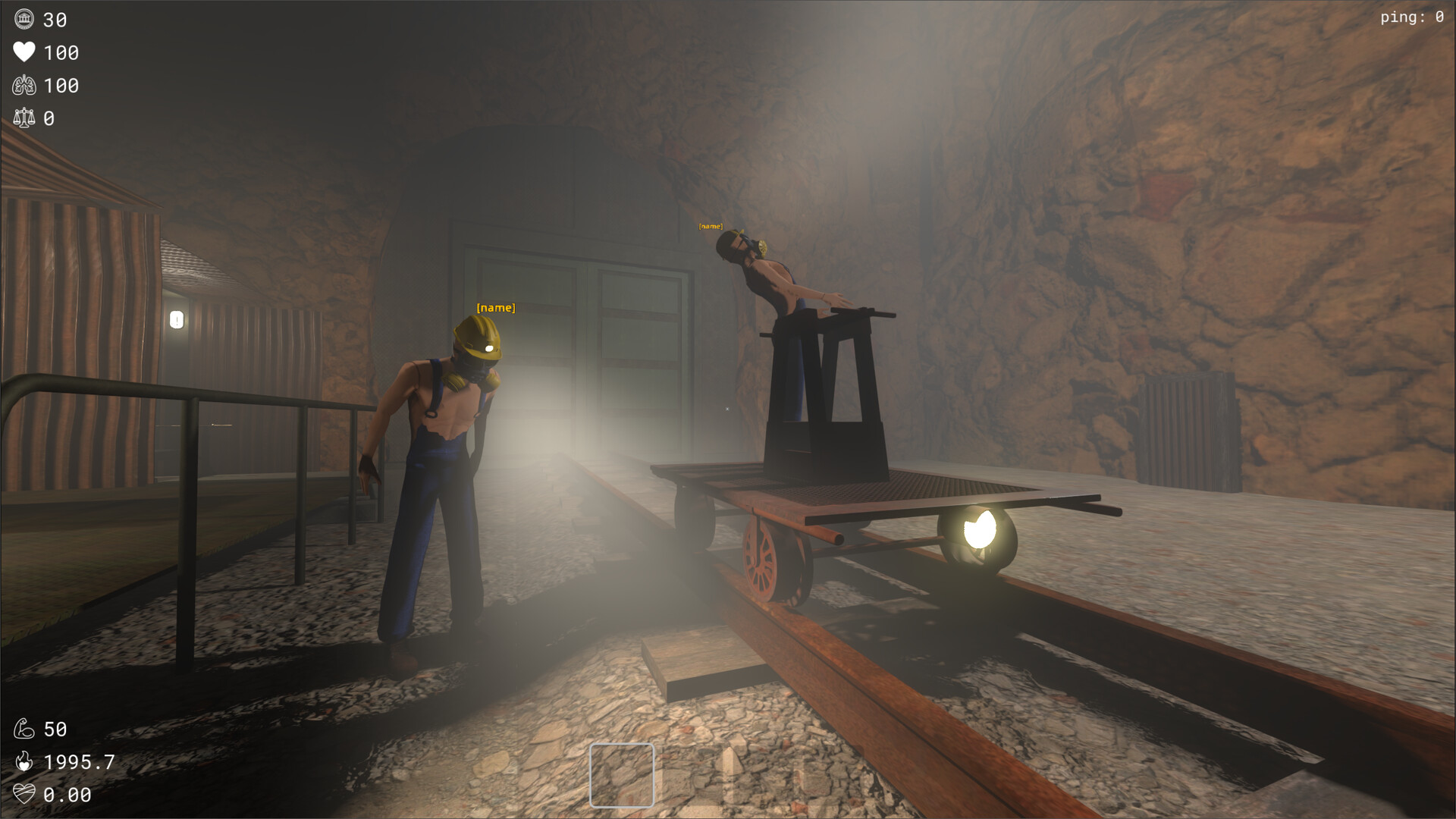Click the [name] tag above the stretching player
Viewport: 1456px width, 819px height.
click(711, 225)
